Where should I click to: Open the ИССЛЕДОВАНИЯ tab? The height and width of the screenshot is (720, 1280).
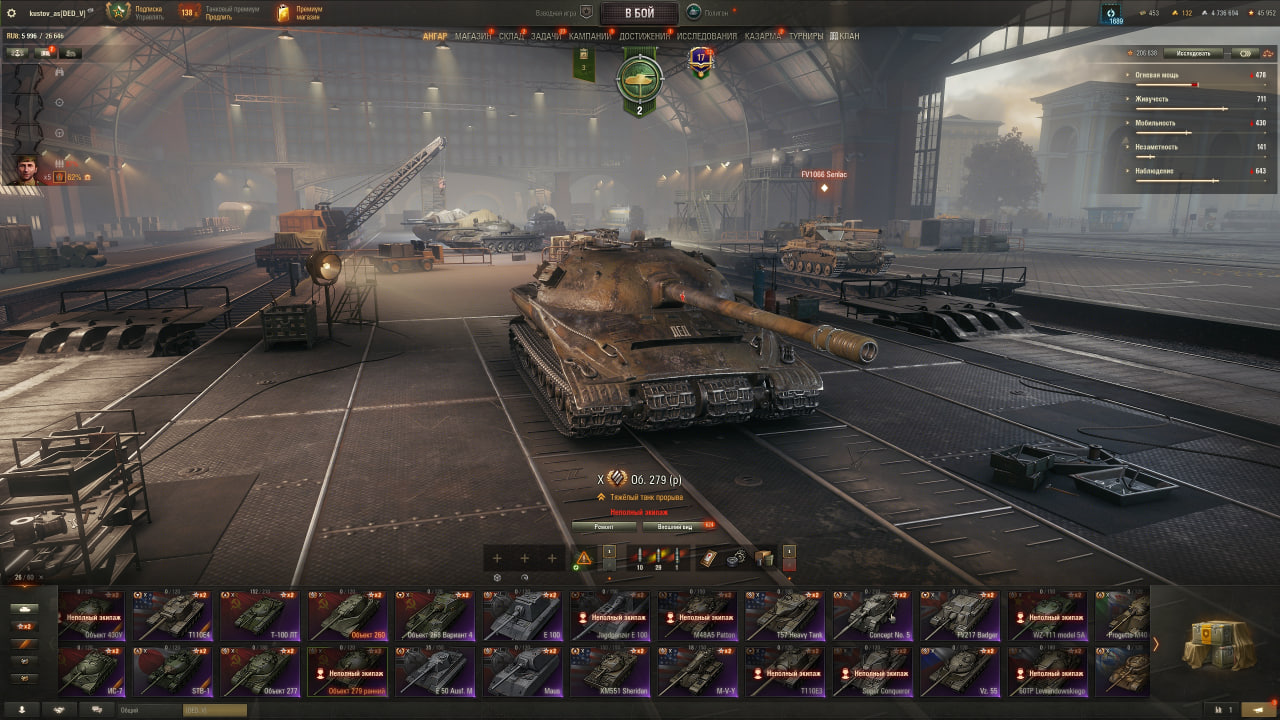[707, 36]
